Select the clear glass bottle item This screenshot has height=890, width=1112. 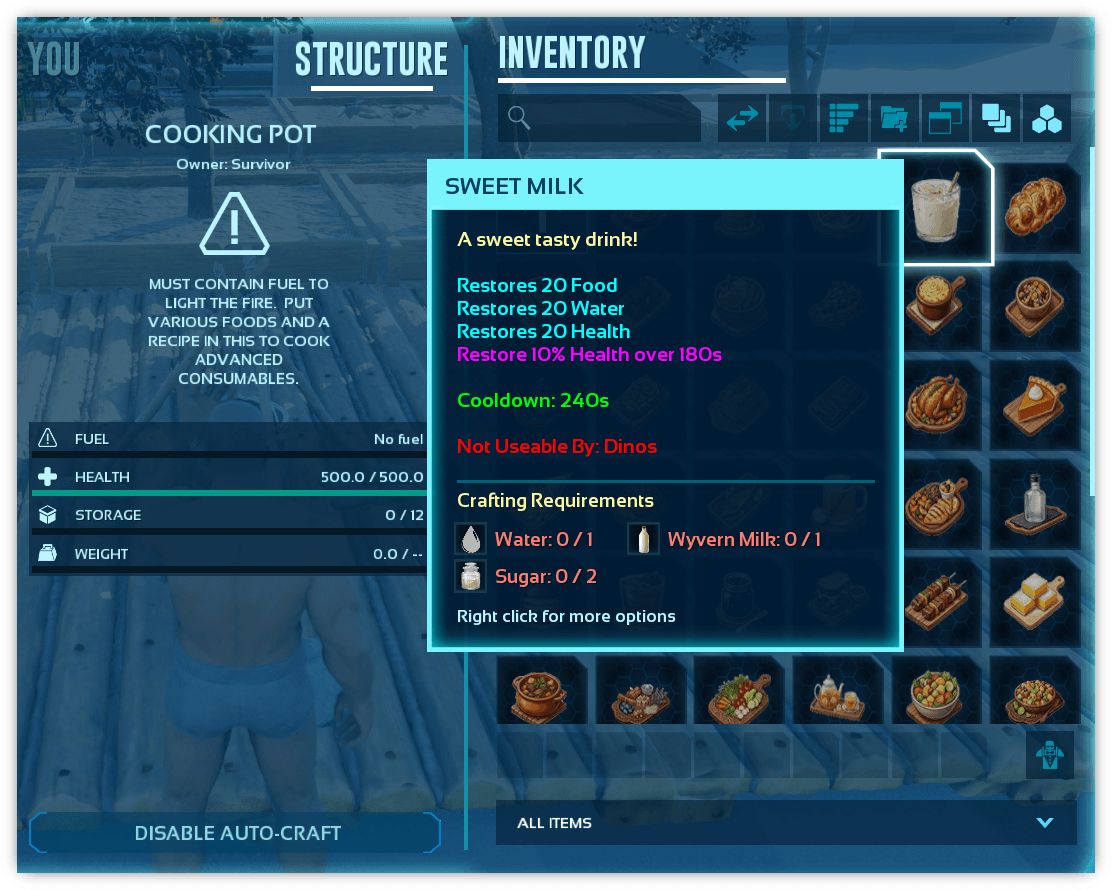1035,503
